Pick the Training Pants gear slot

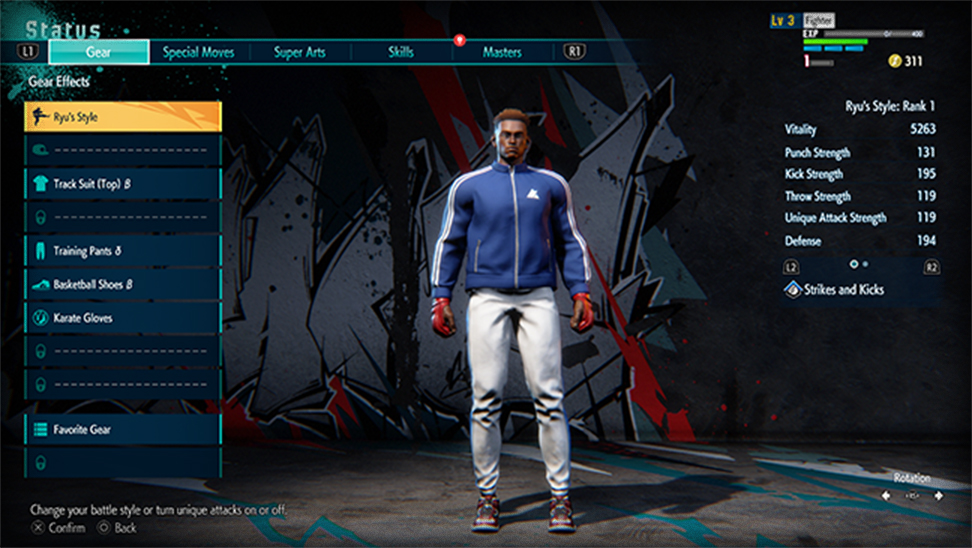(x=122, y=251)
